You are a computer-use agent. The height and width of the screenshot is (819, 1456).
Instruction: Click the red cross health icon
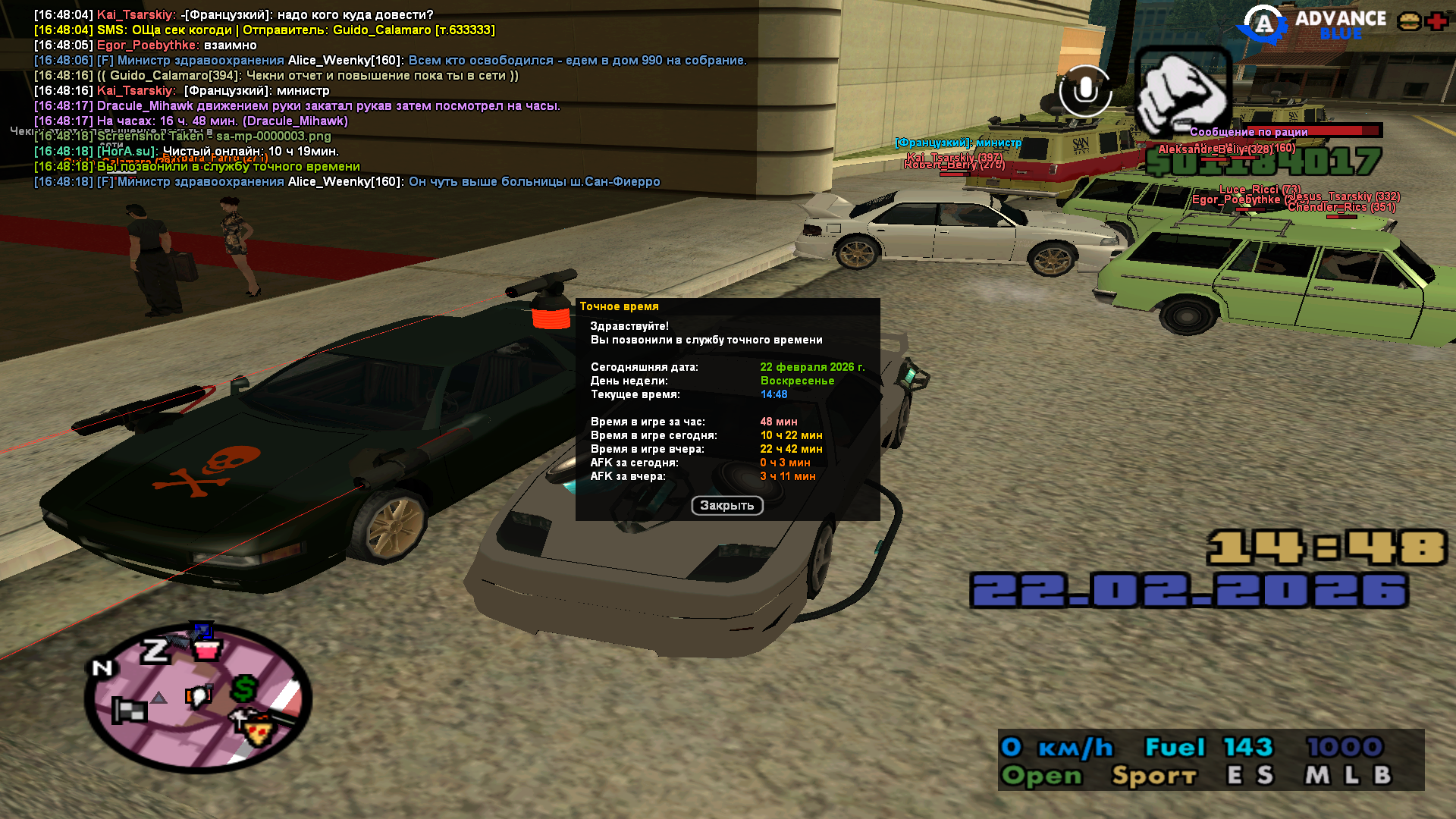tap(1436, 21)
